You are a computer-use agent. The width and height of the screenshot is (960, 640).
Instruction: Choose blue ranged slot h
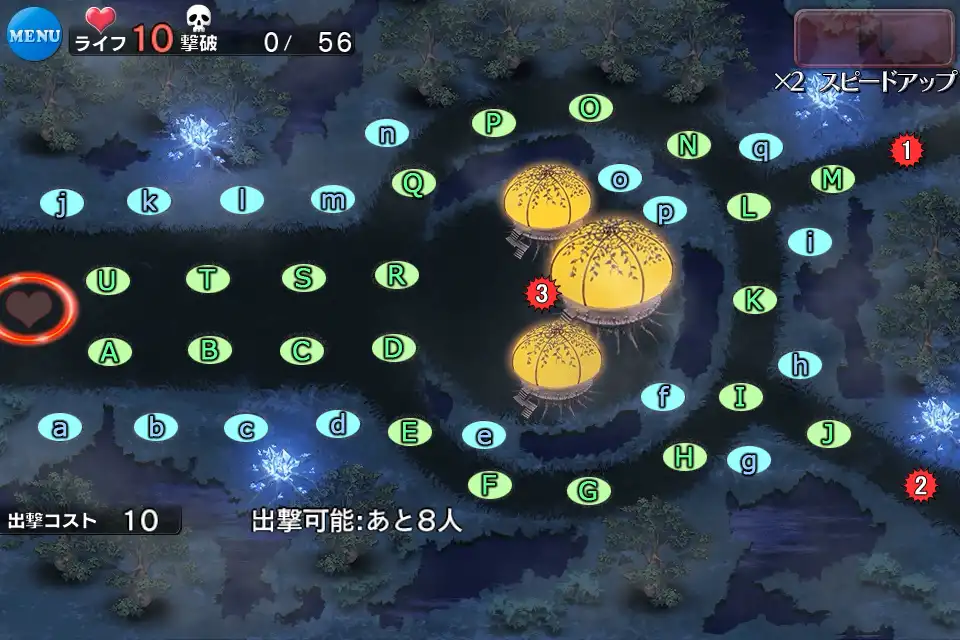point(799,365)
